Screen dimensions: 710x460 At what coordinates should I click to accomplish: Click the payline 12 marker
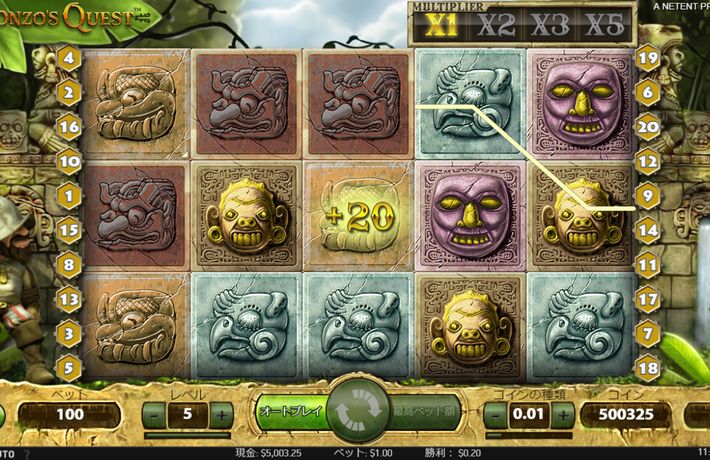[647, 160]
